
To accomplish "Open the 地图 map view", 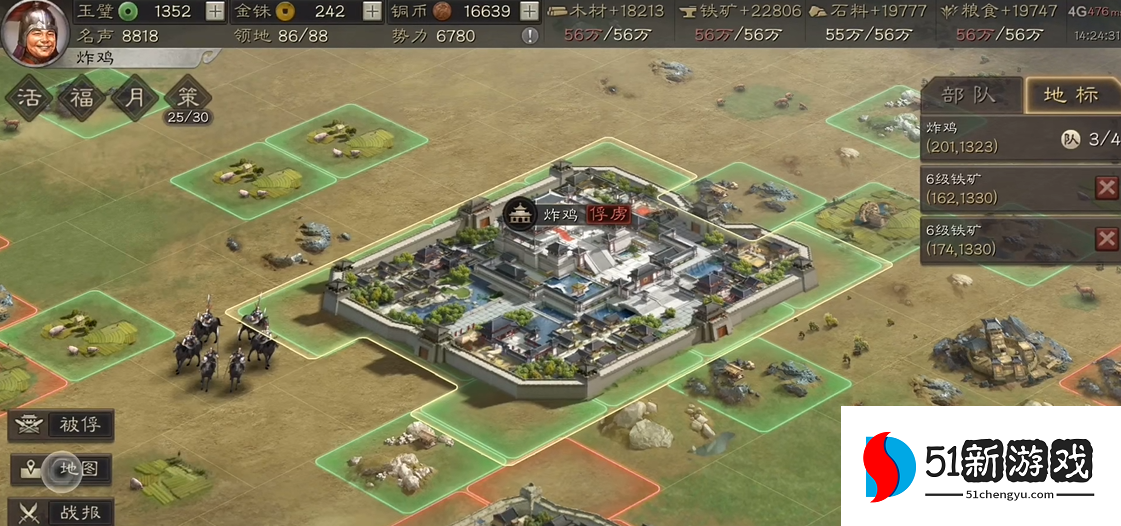I will 60,469.
